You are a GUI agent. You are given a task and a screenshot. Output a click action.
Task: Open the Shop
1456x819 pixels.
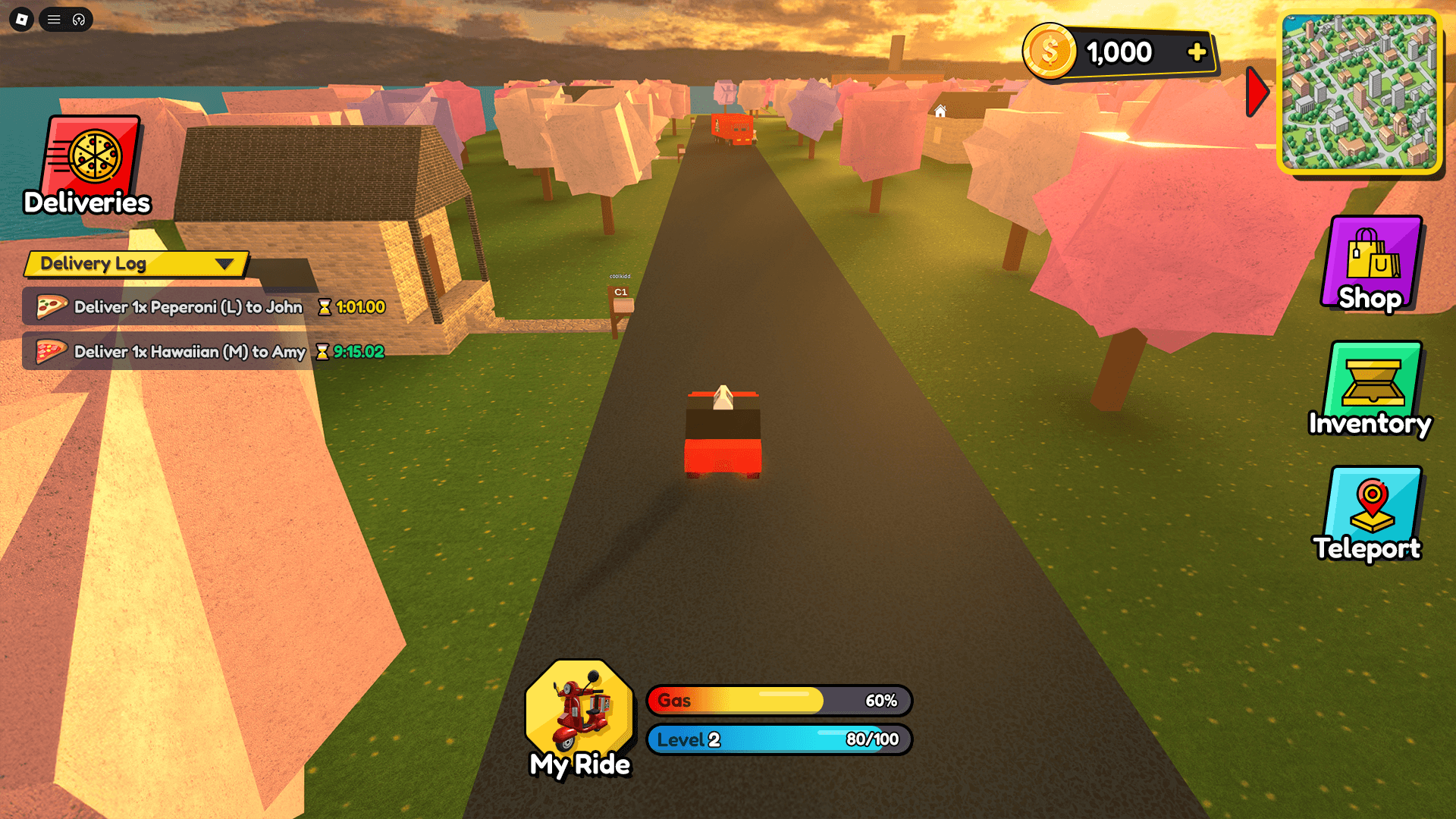pos(1371,264)
